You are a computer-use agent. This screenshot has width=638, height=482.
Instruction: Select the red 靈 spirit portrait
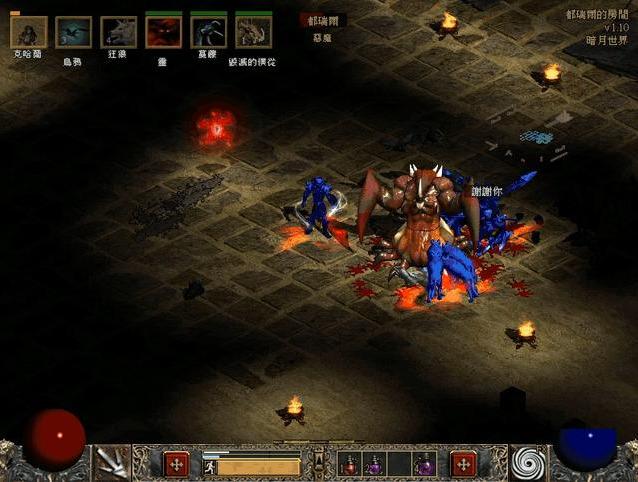tap(163, 32)
